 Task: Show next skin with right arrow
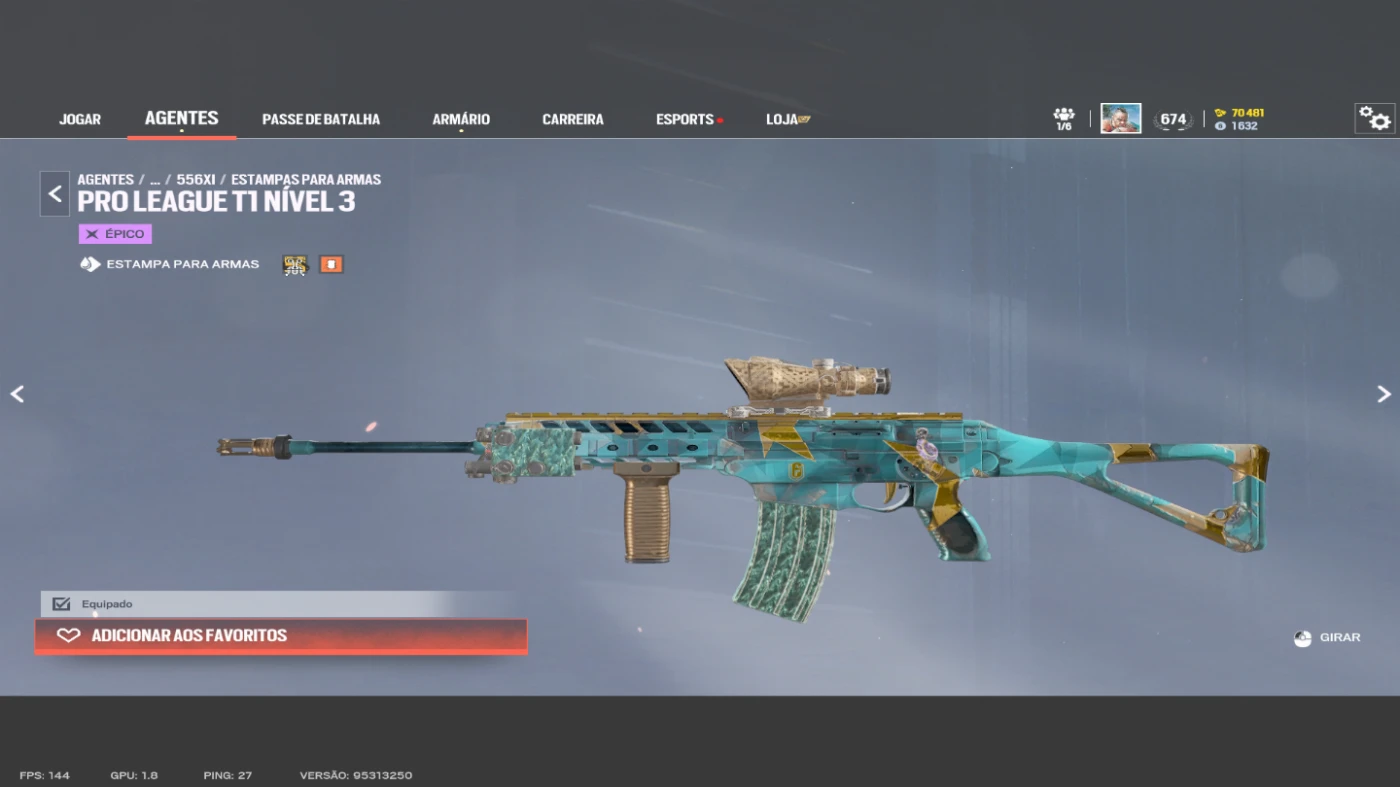pos(1383,394)
